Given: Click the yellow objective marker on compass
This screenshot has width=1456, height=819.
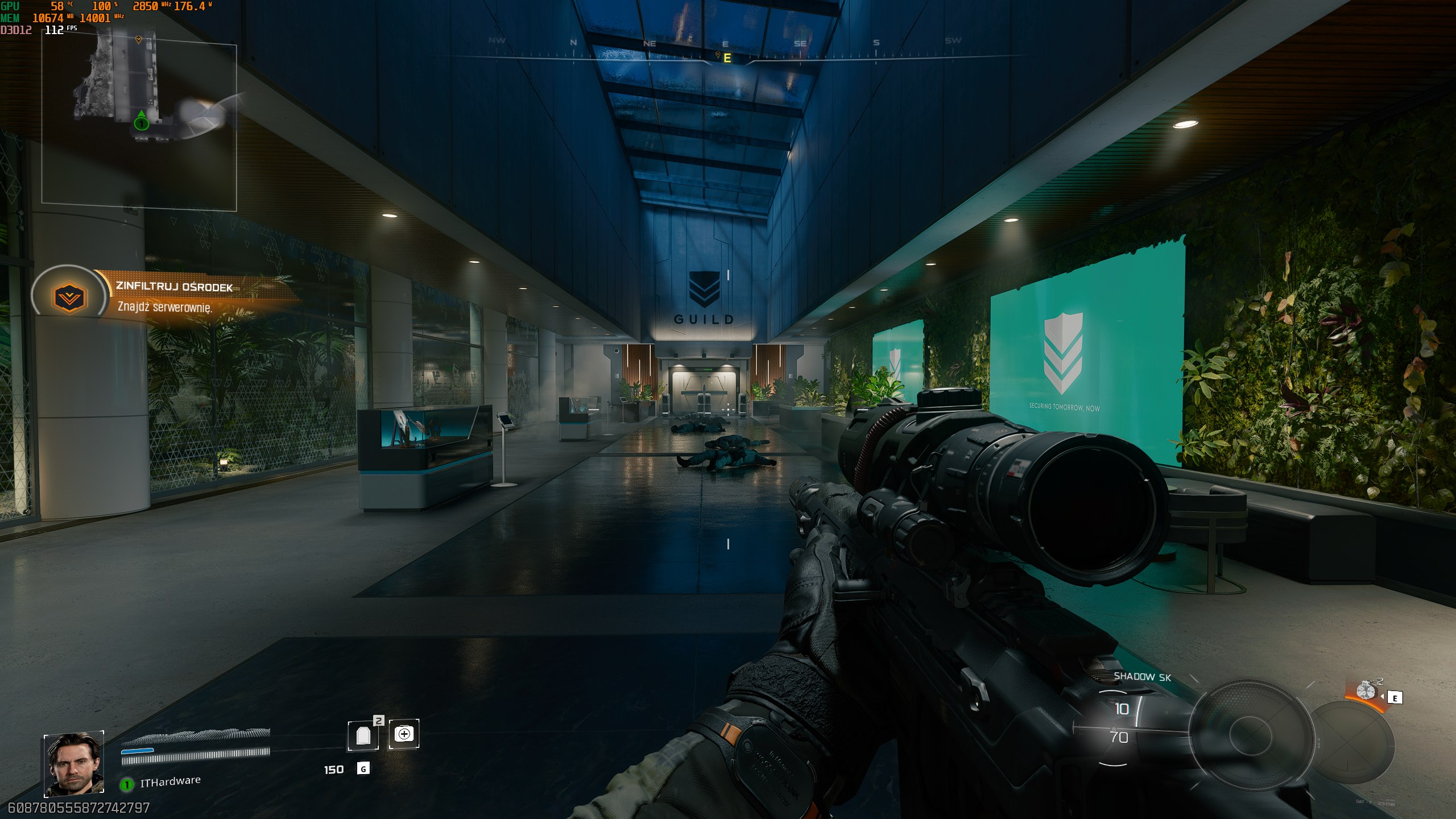Looking at the screenshot, I should point(719,56).
